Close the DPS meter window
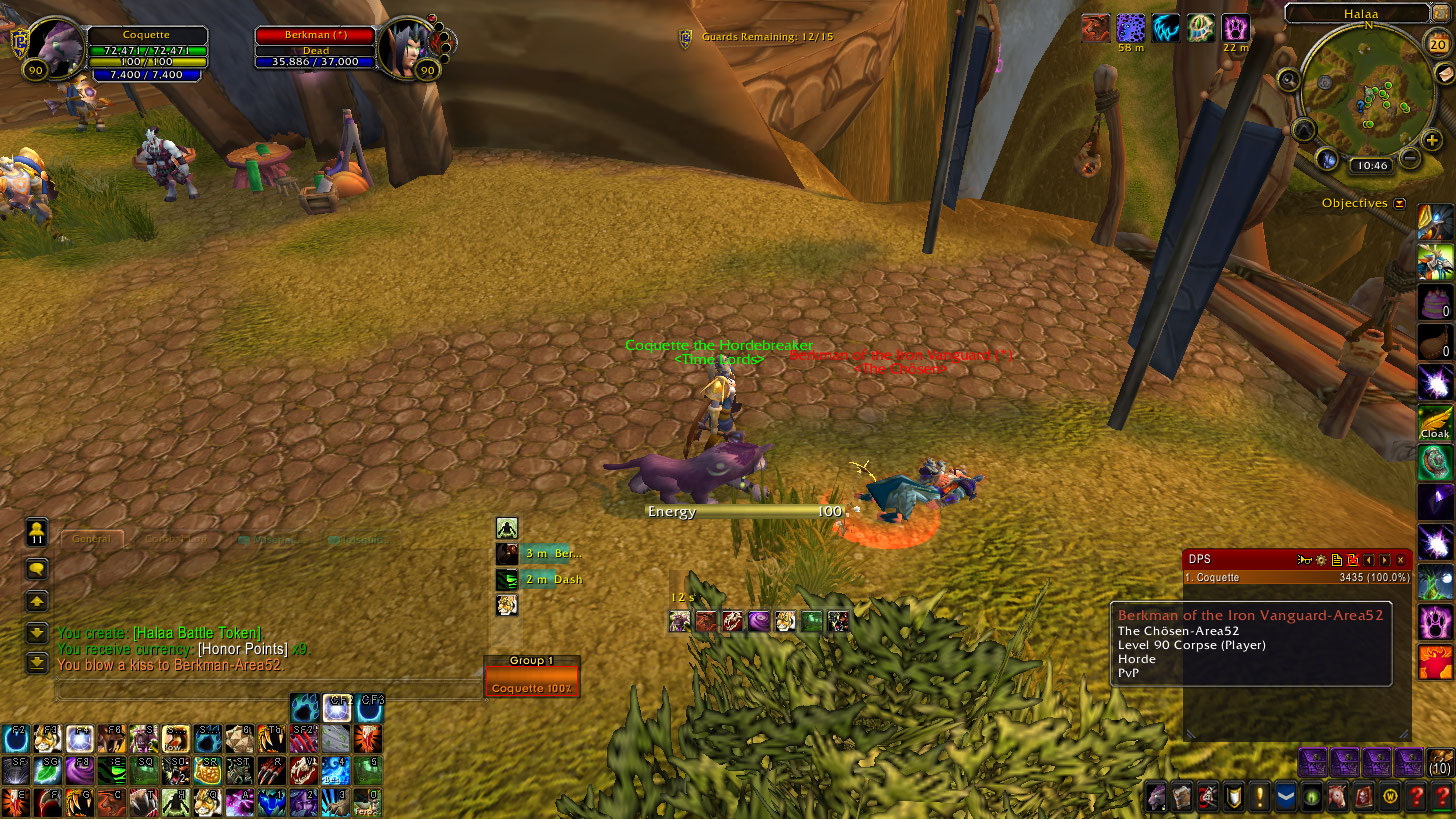 pyautogui.click(x=1400, y=560)
